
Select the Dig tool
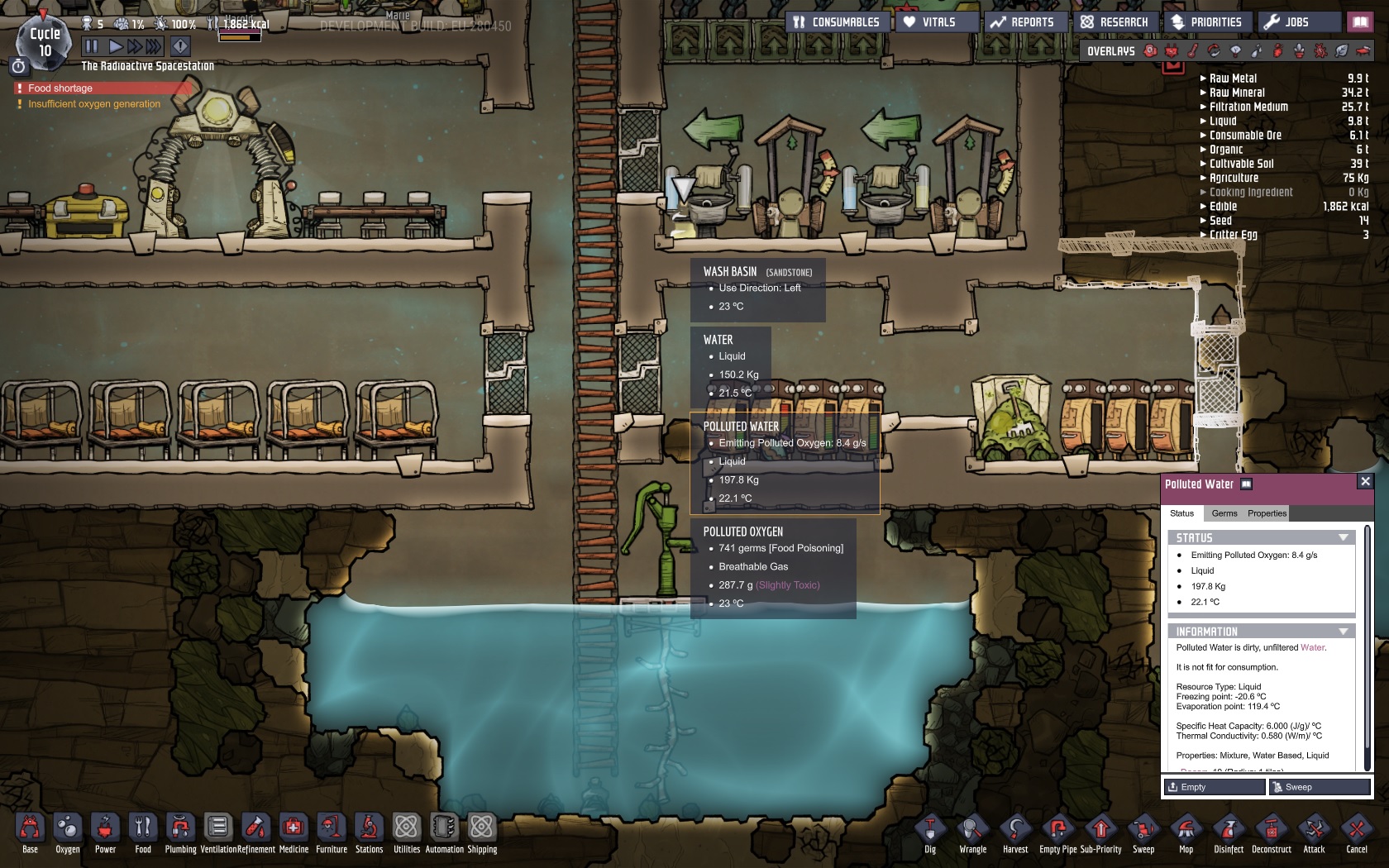pyautogui.click(x=930, y=832)
